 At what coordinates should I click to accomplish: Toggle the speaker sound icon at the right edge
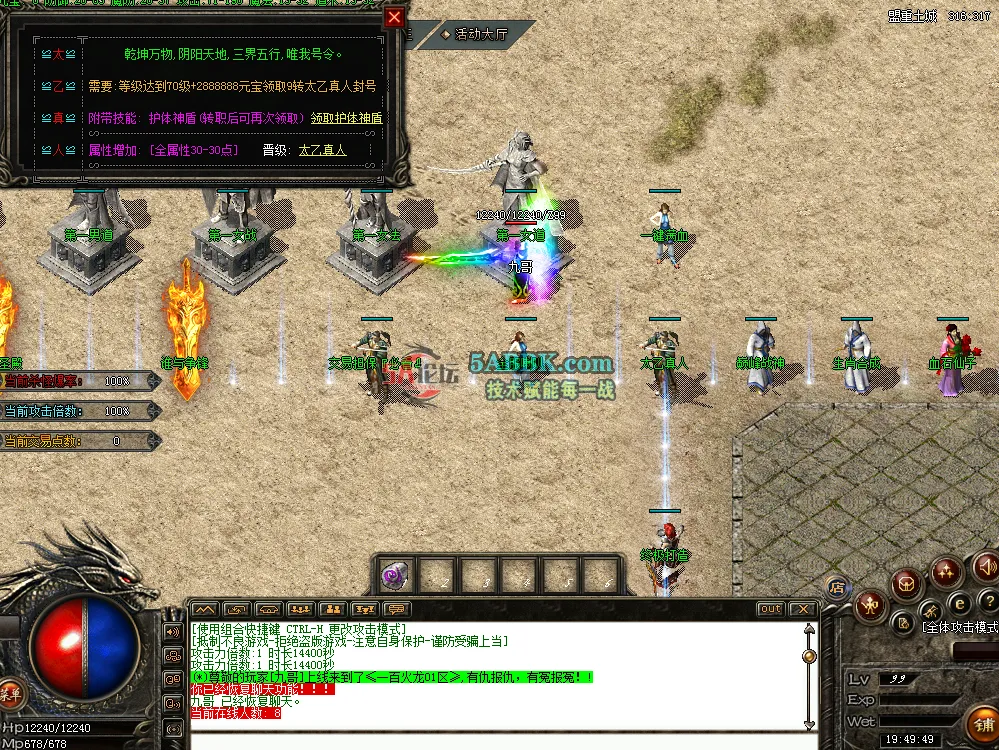click(986, 567)
